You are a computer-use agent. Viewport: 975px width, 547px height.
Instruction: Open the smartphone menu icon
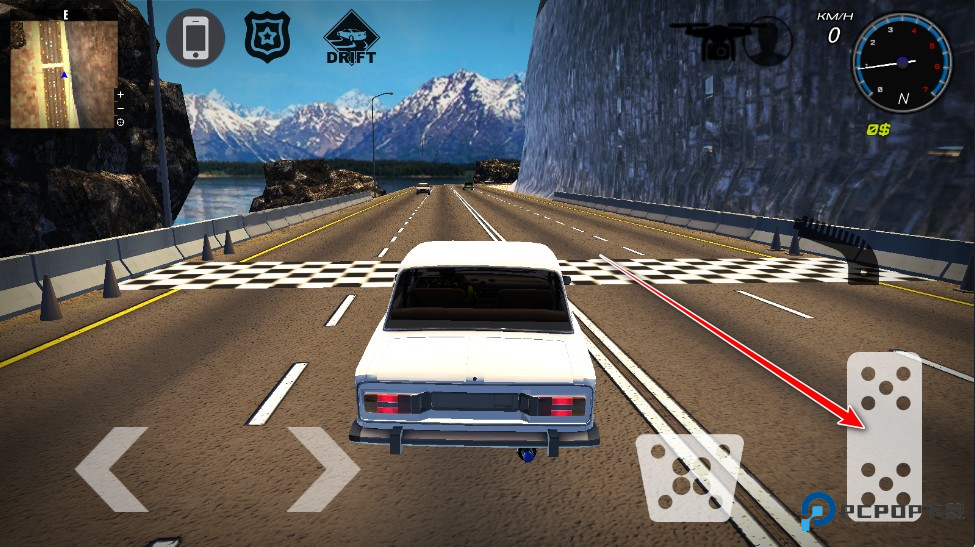point(195,39)
